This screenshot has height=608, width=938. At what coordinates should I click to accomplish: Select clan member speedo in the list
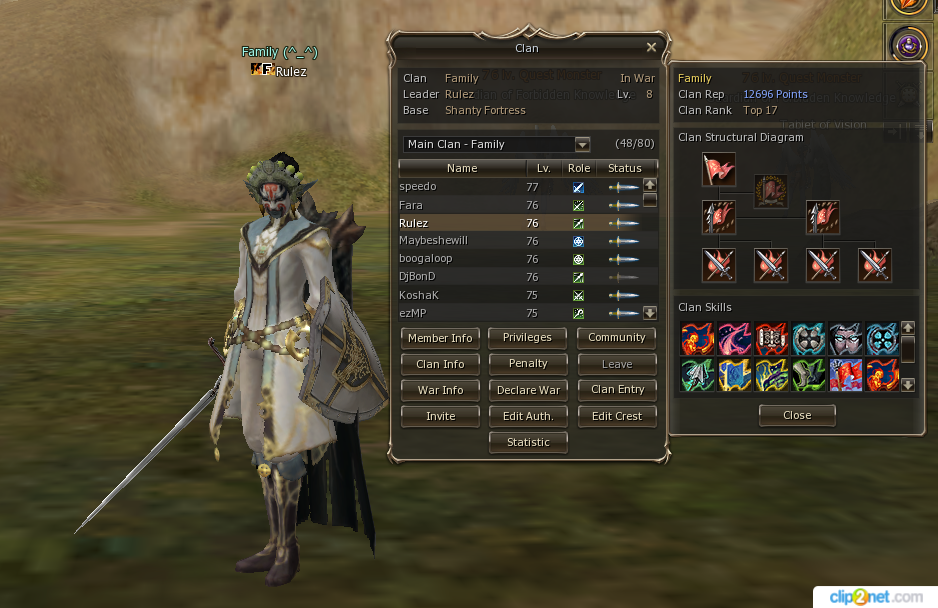click(418, 187)
